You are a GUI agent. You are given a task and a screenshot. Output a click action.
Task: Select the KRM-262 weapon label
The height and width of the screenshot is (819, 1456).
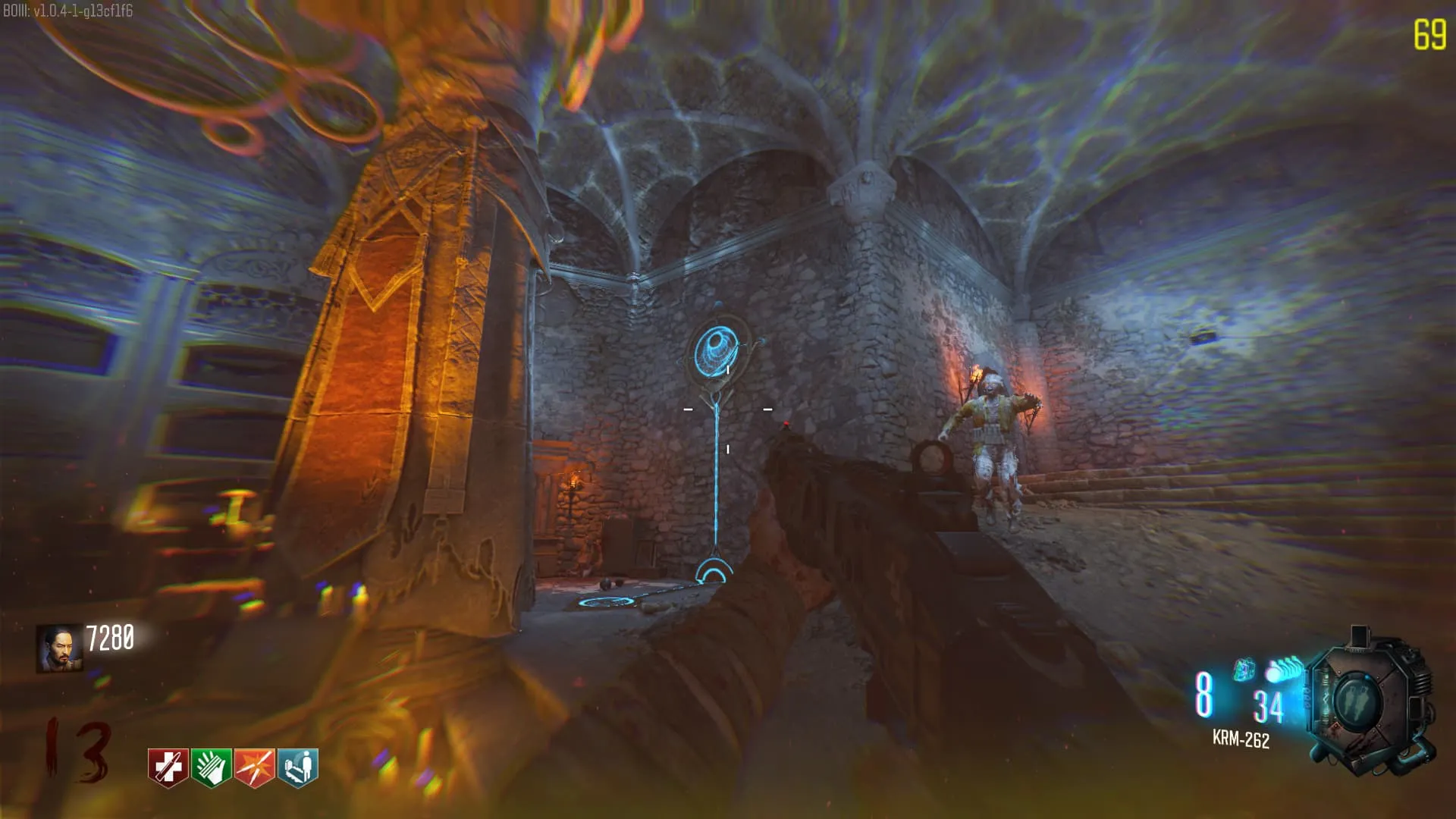pyautogui.click(x=1241, y=739)
